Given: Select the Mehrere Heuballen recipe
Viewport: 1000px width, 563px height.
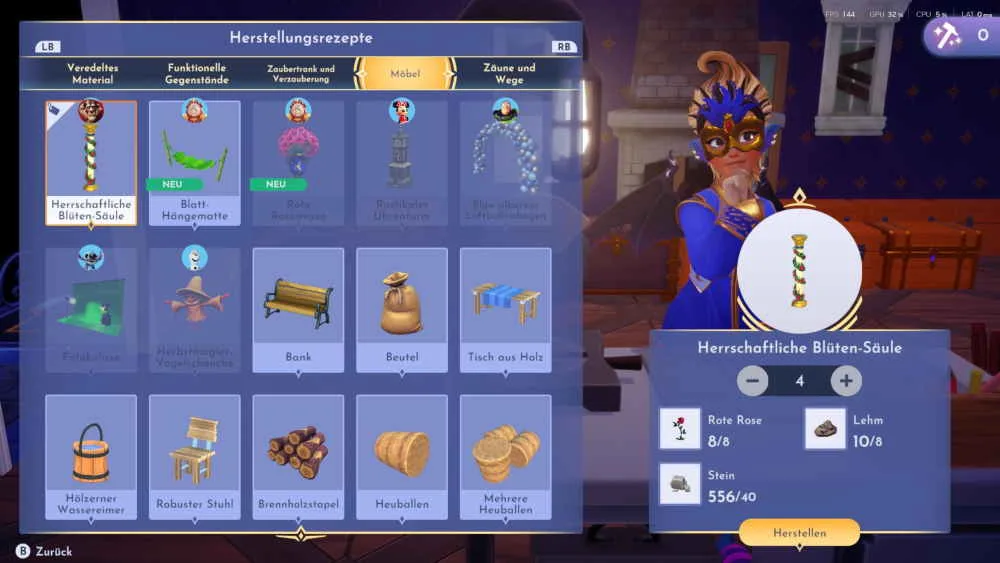Looking at the screenshot, I should 505,457.
